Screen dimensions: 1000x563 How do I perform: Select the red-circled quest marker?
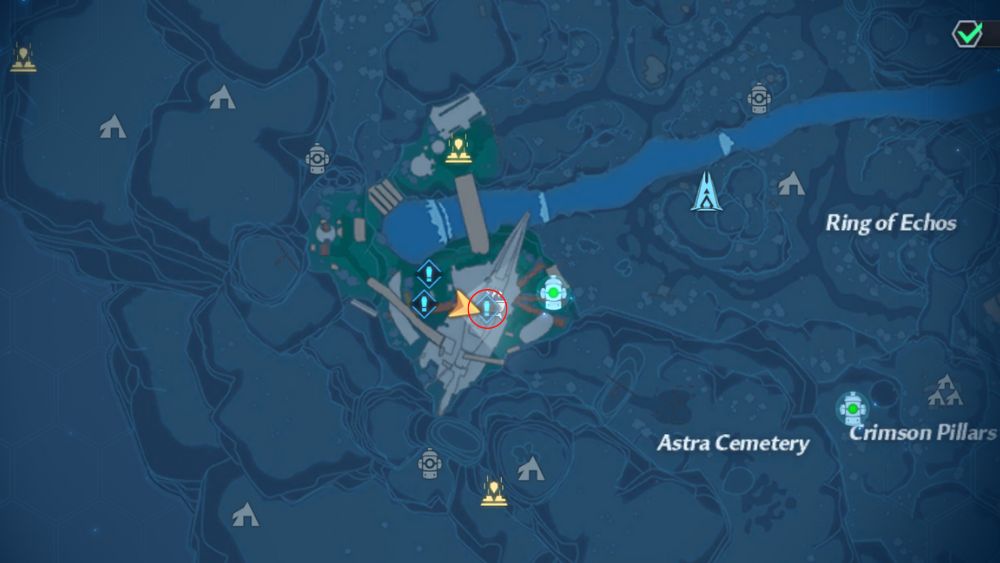click(488, 306)
